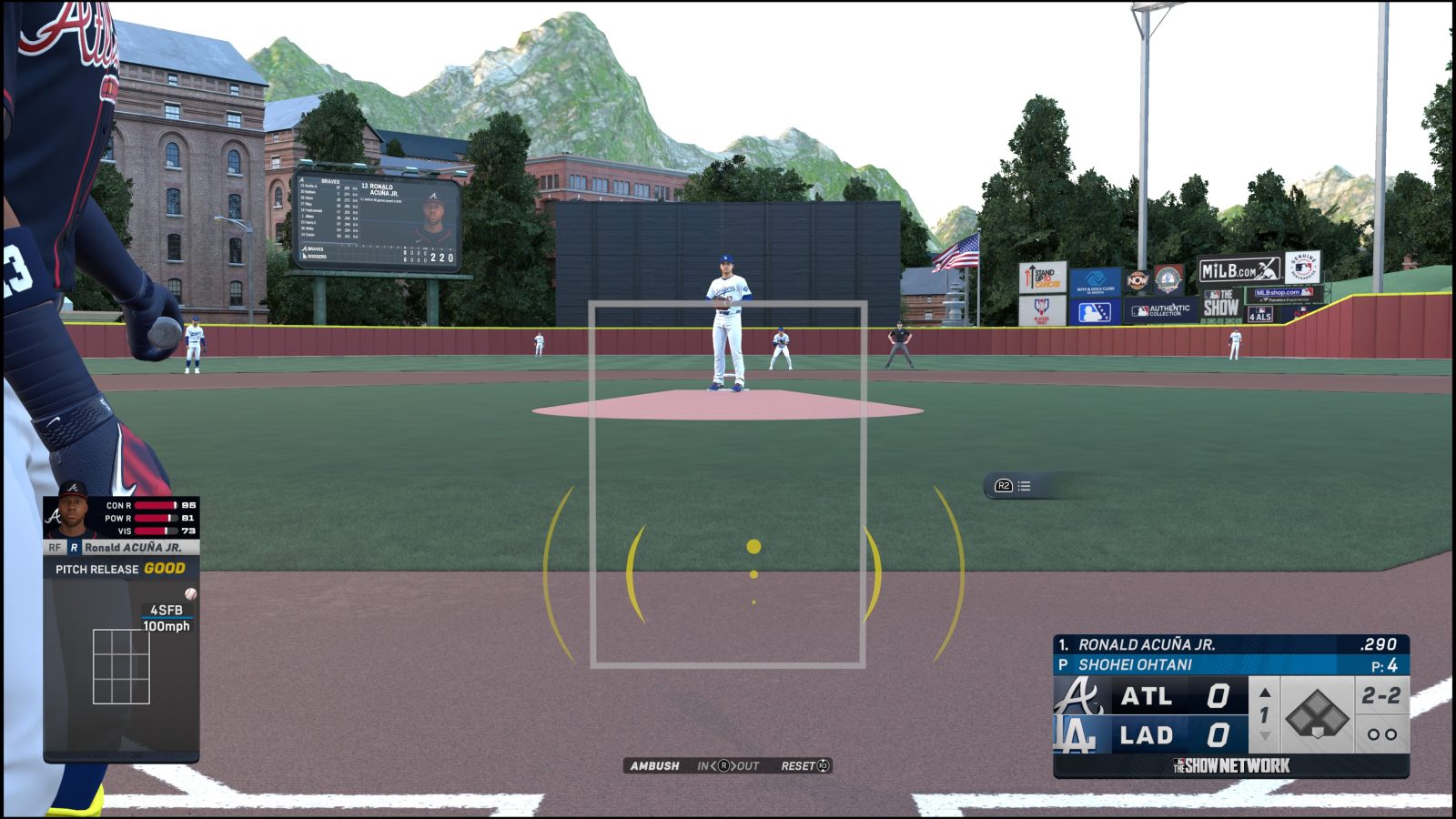Viewport: 1456px width, 819px height.
Task: Click the baseball icon on the pitch card
Action: pyautogui.click(x=190, y=594)
